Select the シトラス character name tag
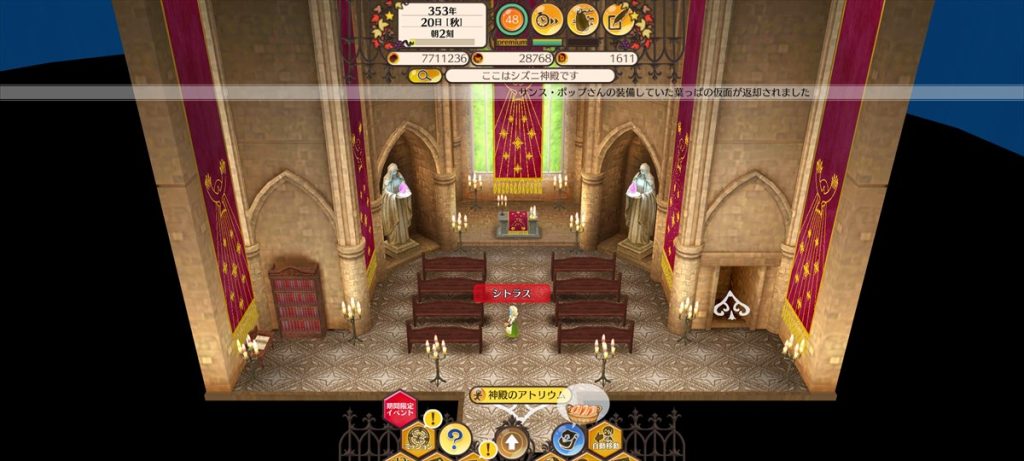The image size is (1024, 461). (x=511, y=293)
